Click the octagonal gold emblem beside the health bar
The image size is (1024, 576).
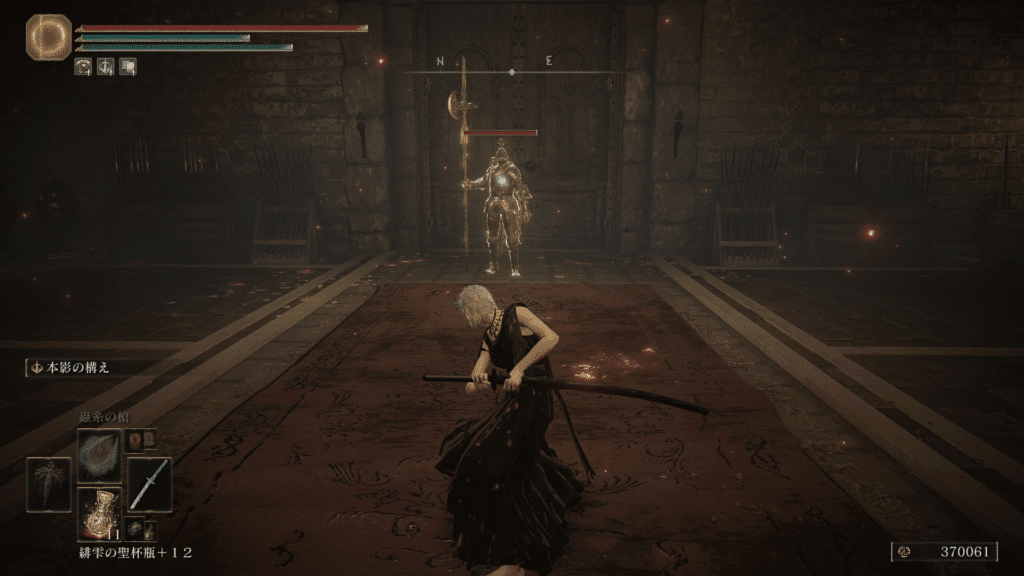click(48, 37)
